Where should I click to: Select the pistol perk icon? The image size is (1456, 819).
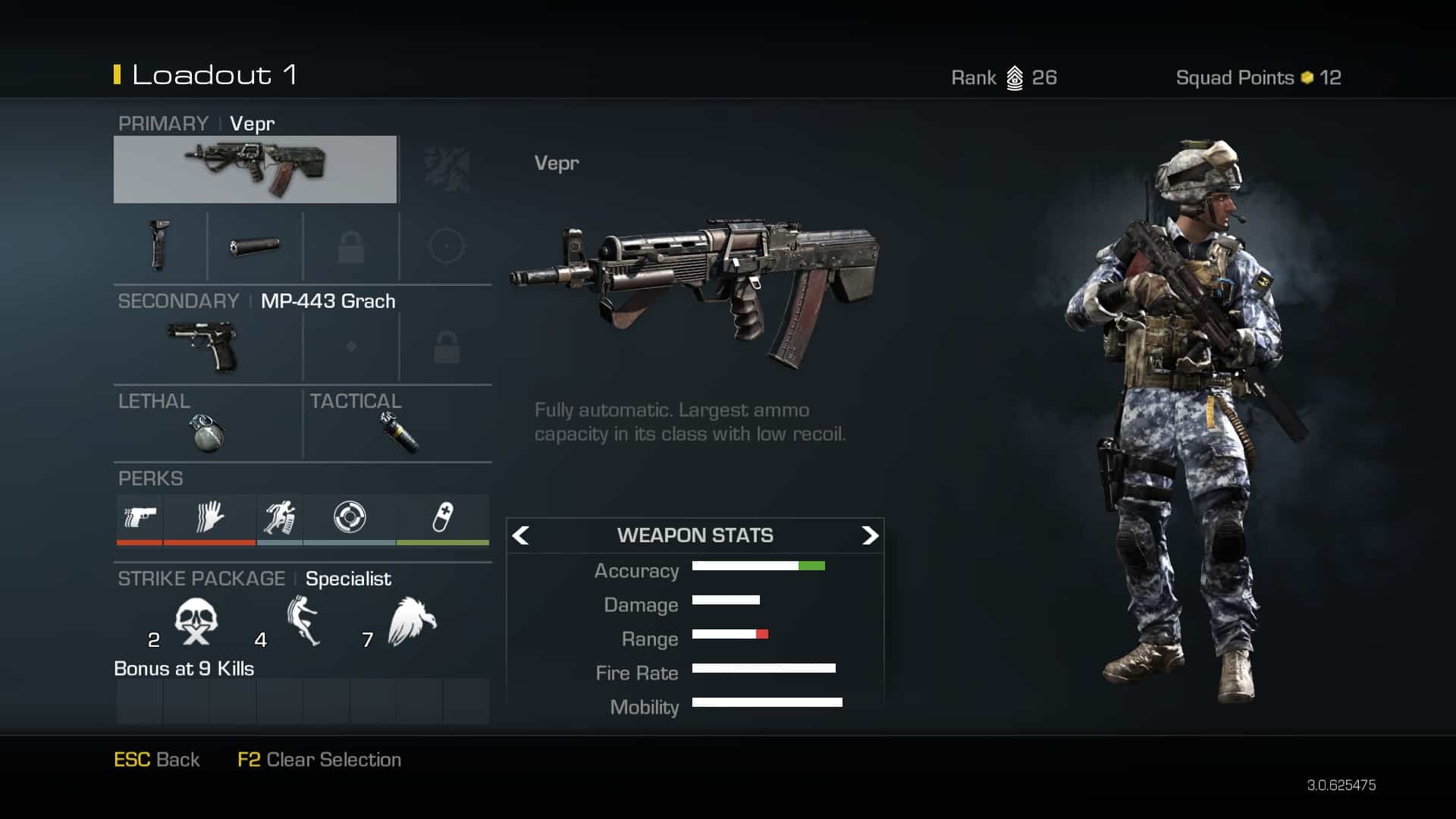click(x=140, y=518)
